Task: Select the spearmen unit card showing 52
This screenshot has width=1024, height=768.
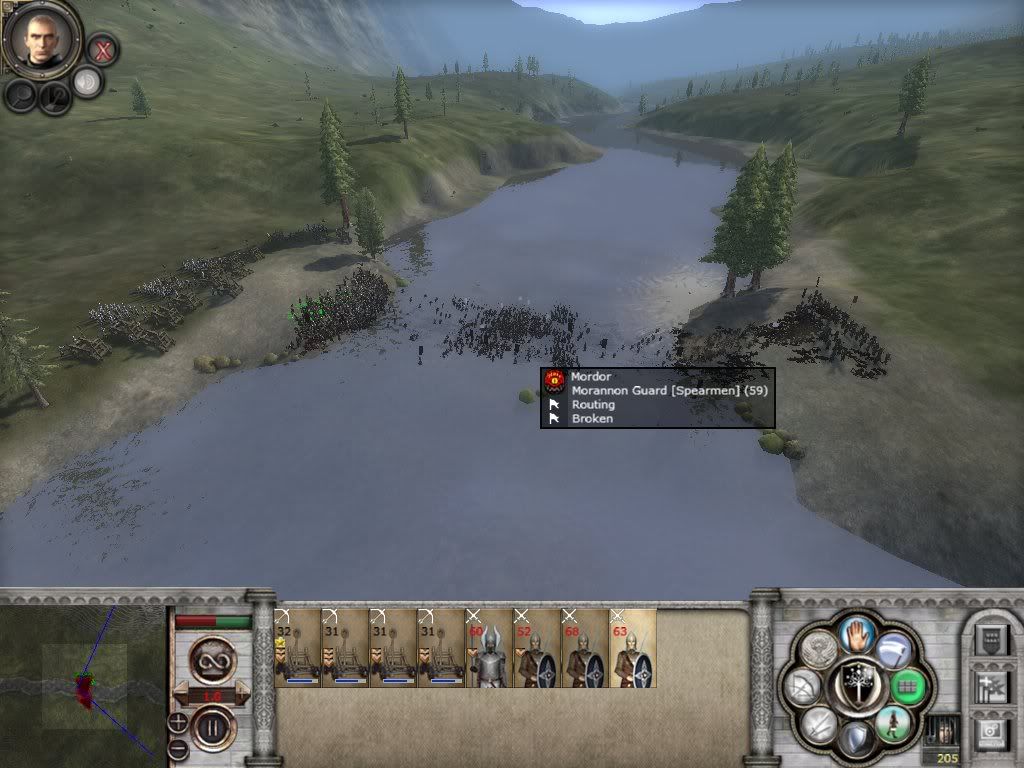Action: 537,648
